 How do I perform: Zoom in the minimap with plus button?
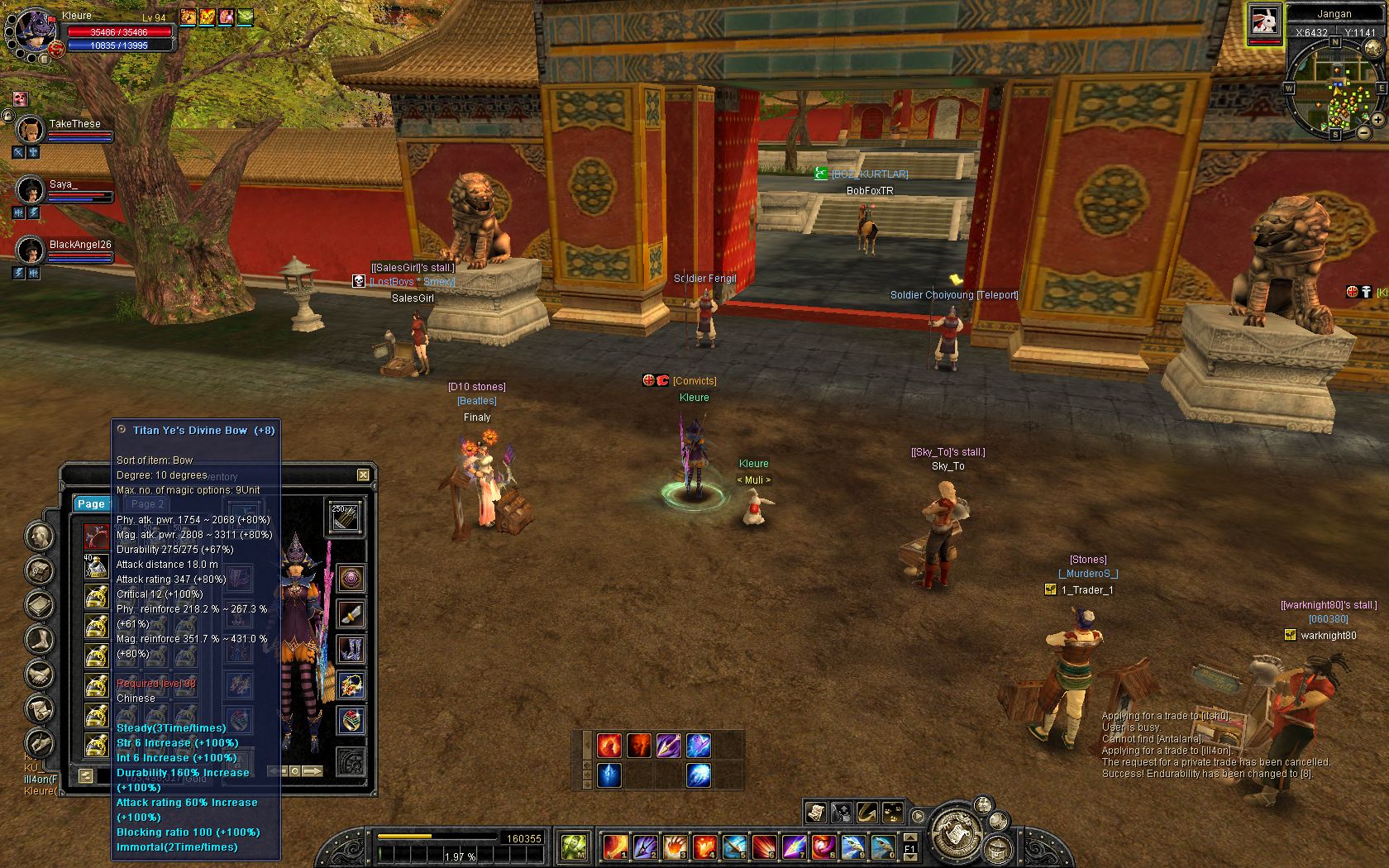click(1378, 120)
